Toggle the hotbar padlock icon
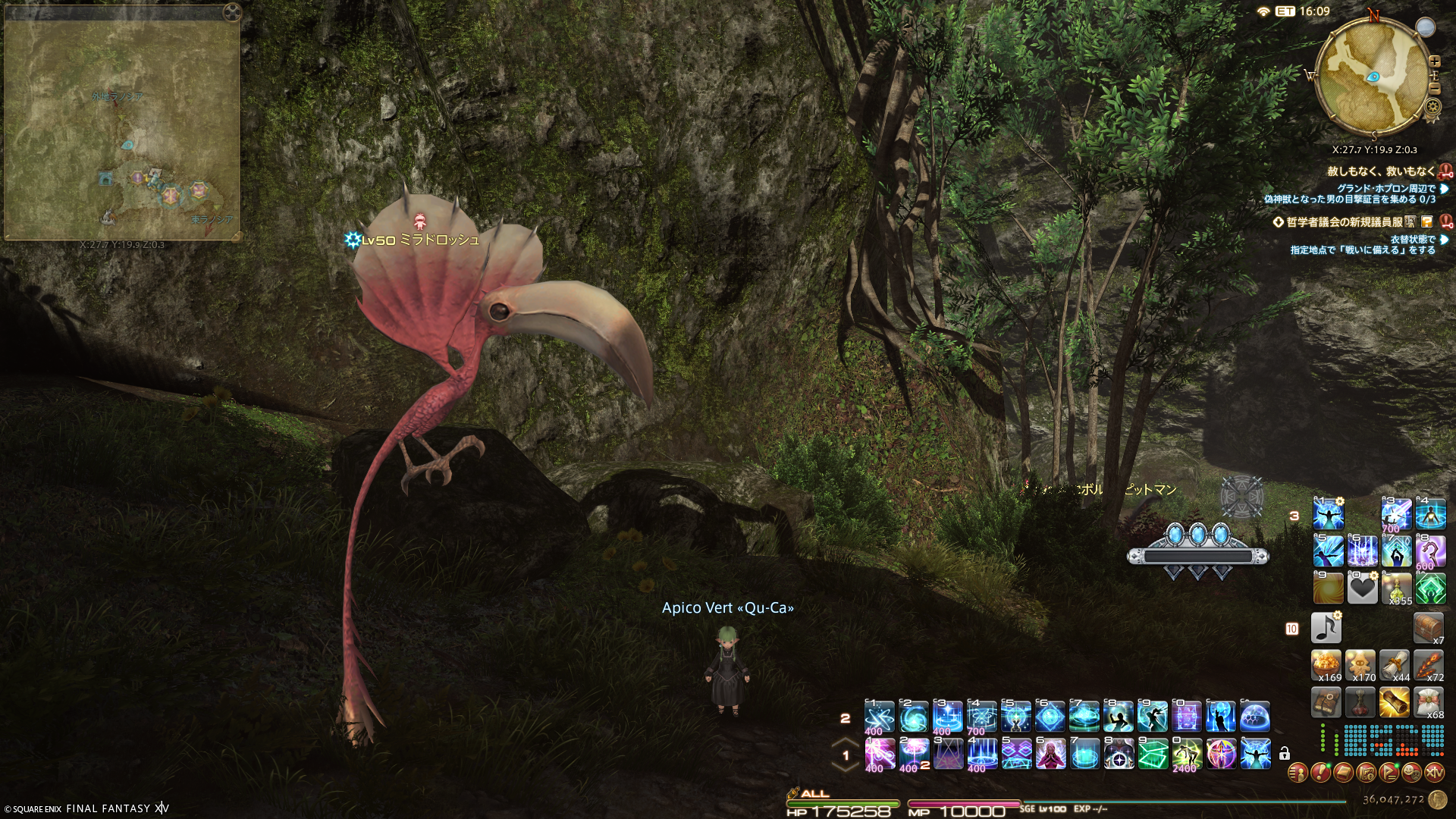Screen dimensions: 1456x819 click(x=1284, y=754)
